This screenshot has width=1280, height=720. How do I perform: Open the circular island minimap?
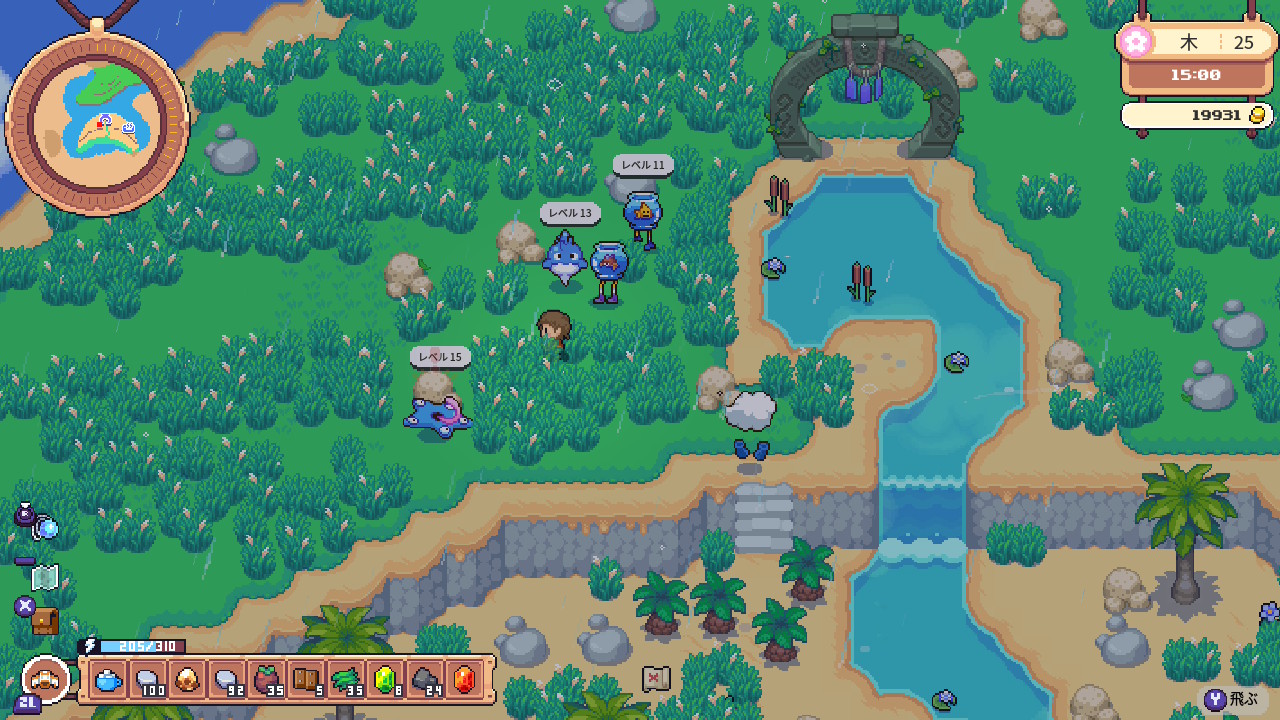pos(96,117)
